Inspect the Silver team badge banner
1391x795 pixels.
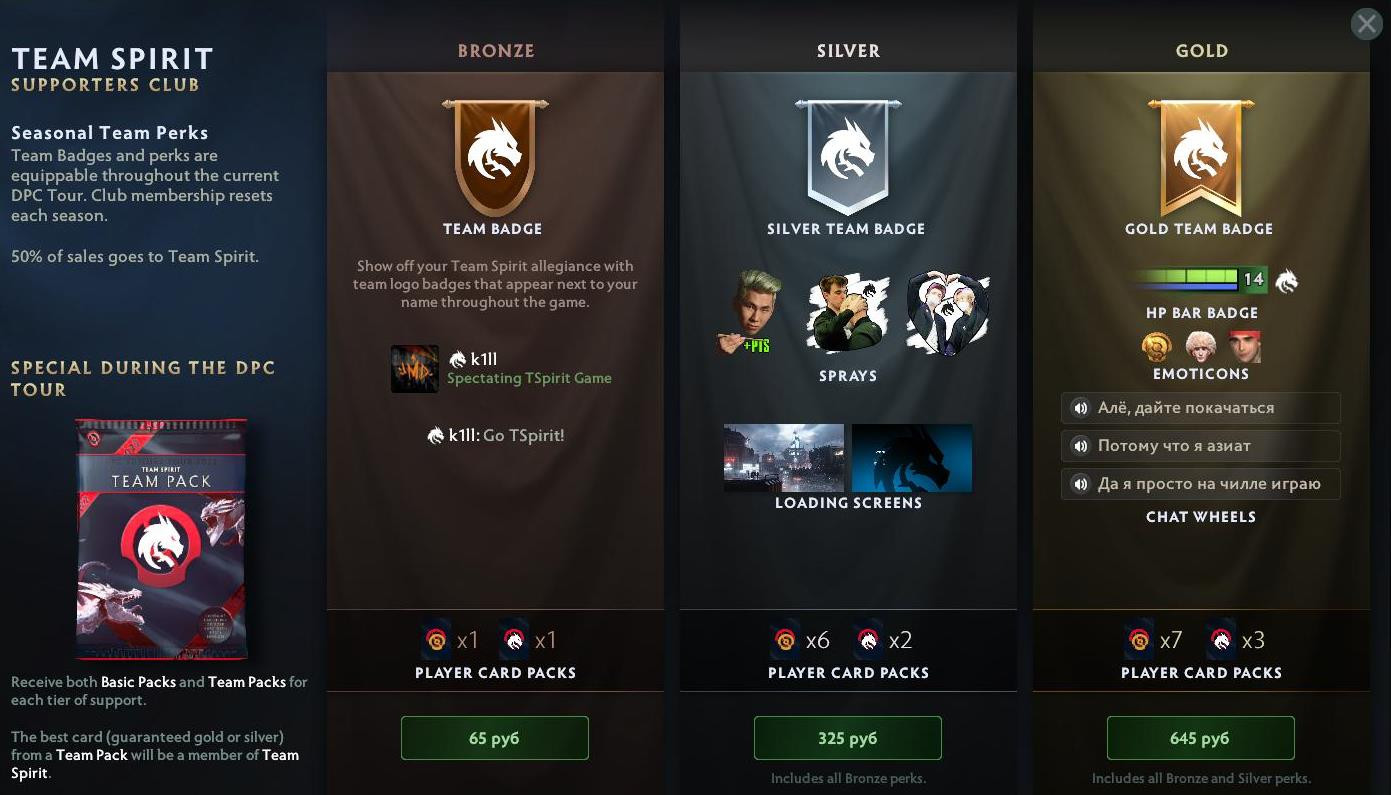point(848,156)
